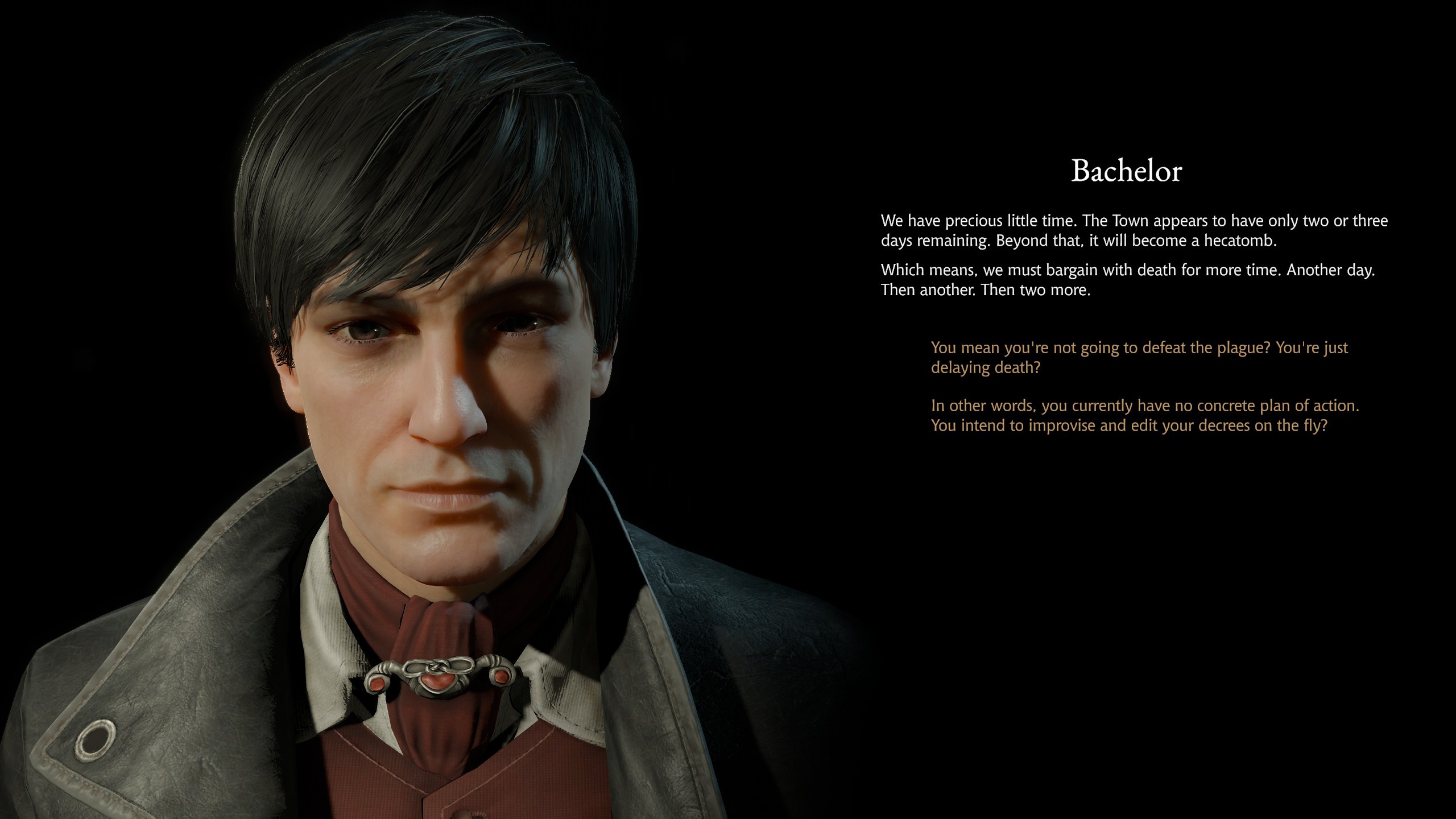Click the metal eyelet on the coat
This screenshot has height=819, width=1456.
(x=96, y=739)
